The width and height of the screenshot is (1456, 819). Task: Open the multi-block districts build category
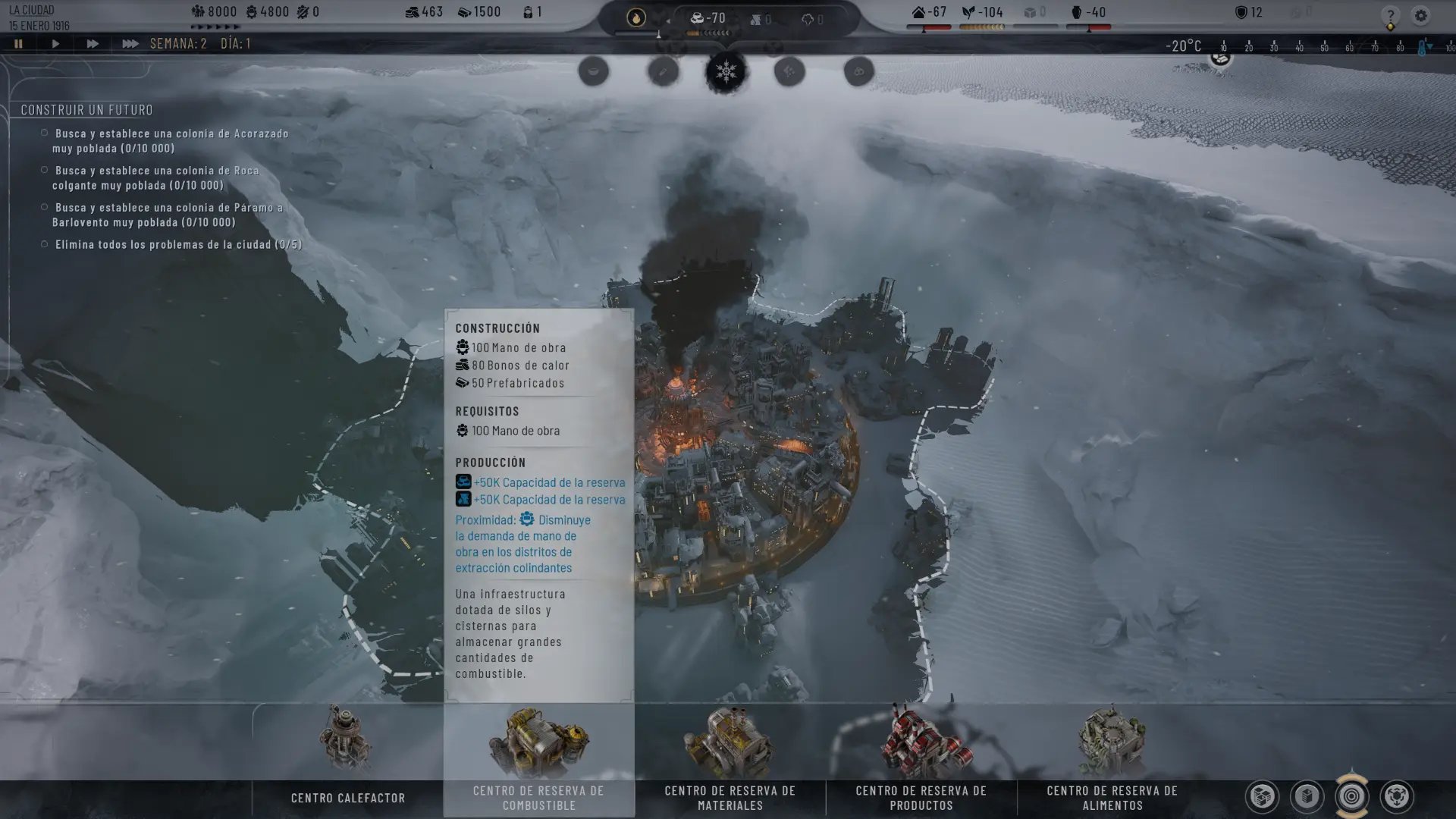click(1262, 796)
